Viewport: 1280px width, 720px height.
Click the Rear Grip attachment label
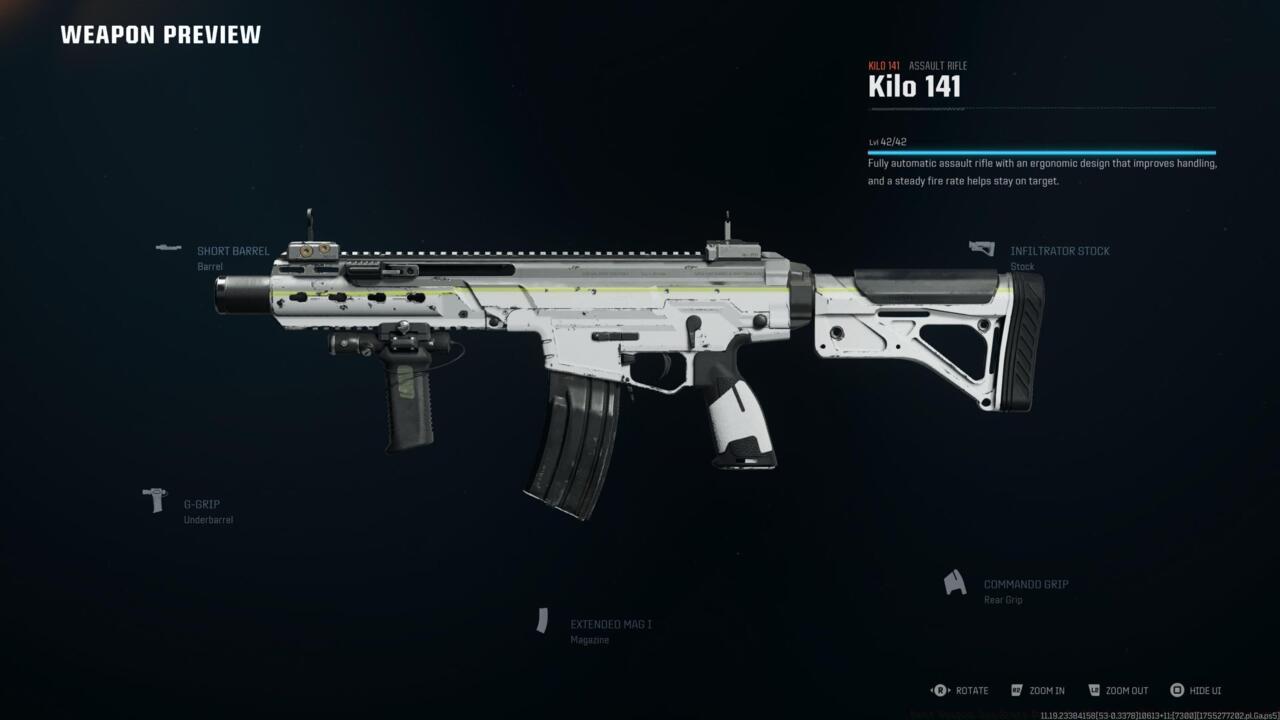point(1003,599)
